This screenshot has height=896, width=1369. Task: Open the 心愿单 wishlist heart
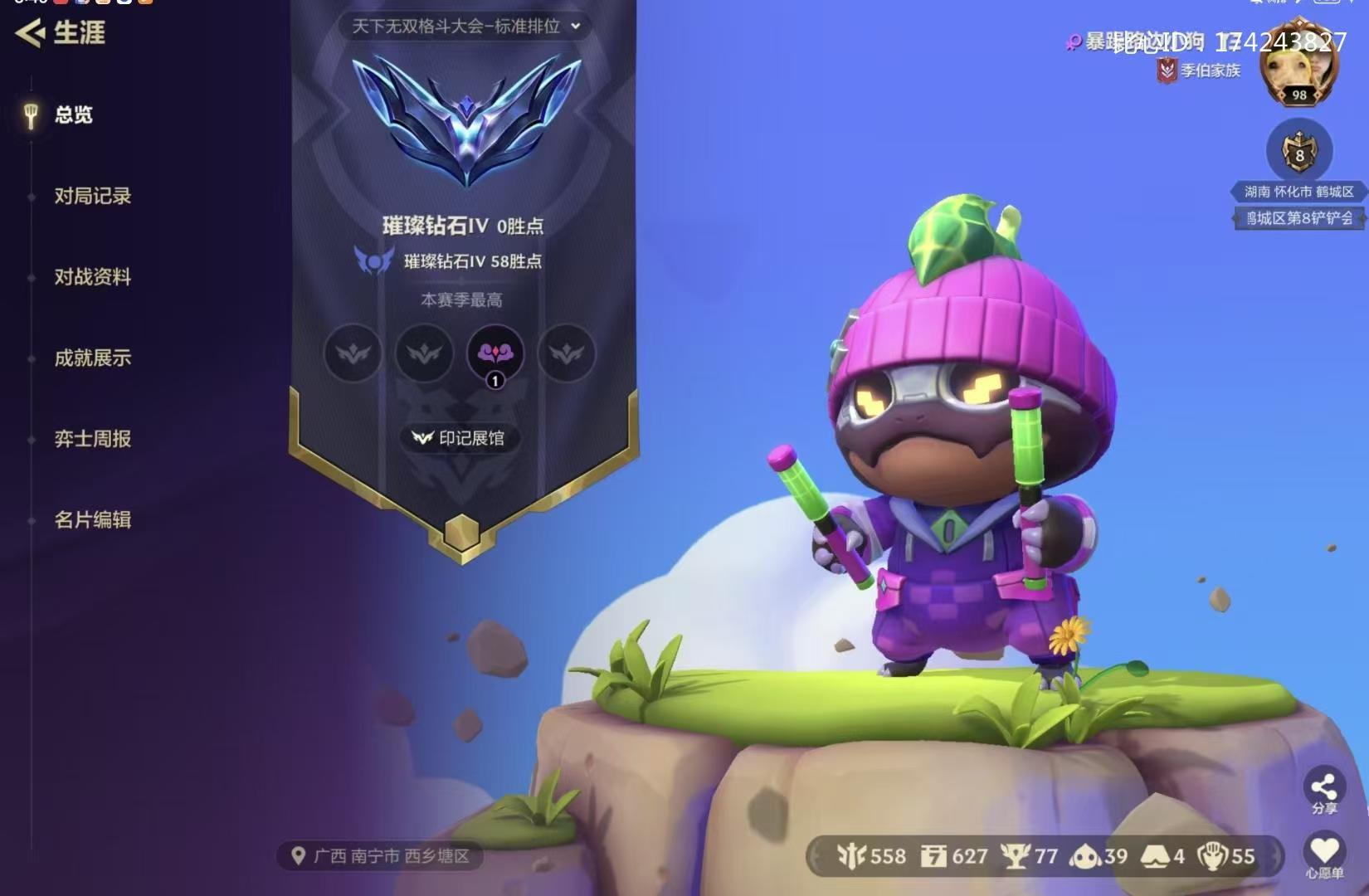click(1324, 855)
